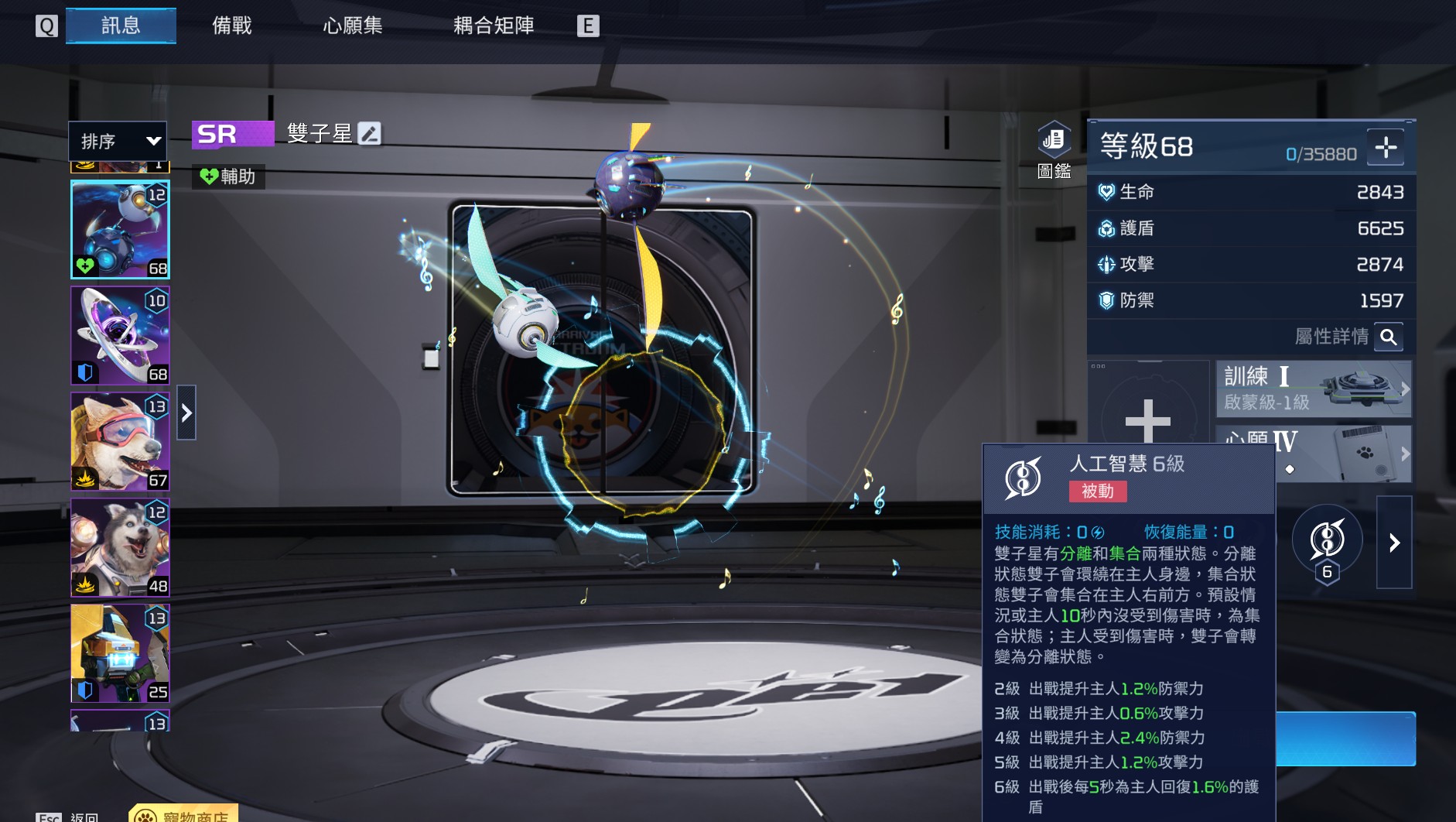Select the yellow robot pet thumbnail

(120, 652)
